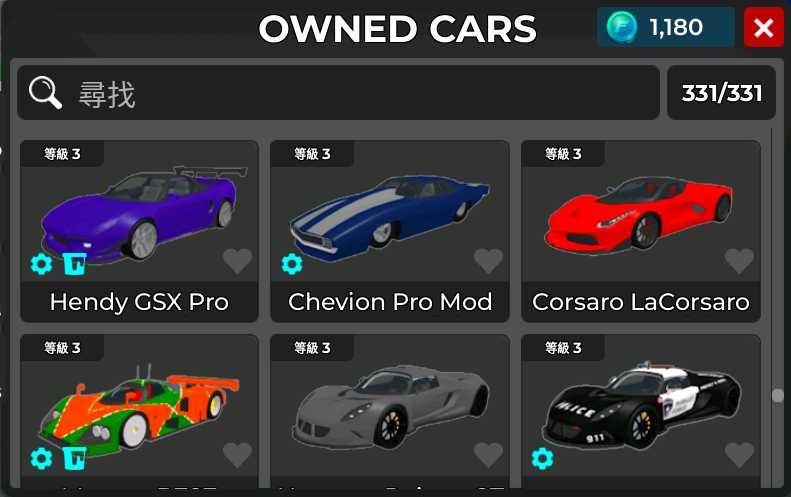
Task: Toggle the heart on Corsaro LaCorsaro
Action: pos(739,262)
